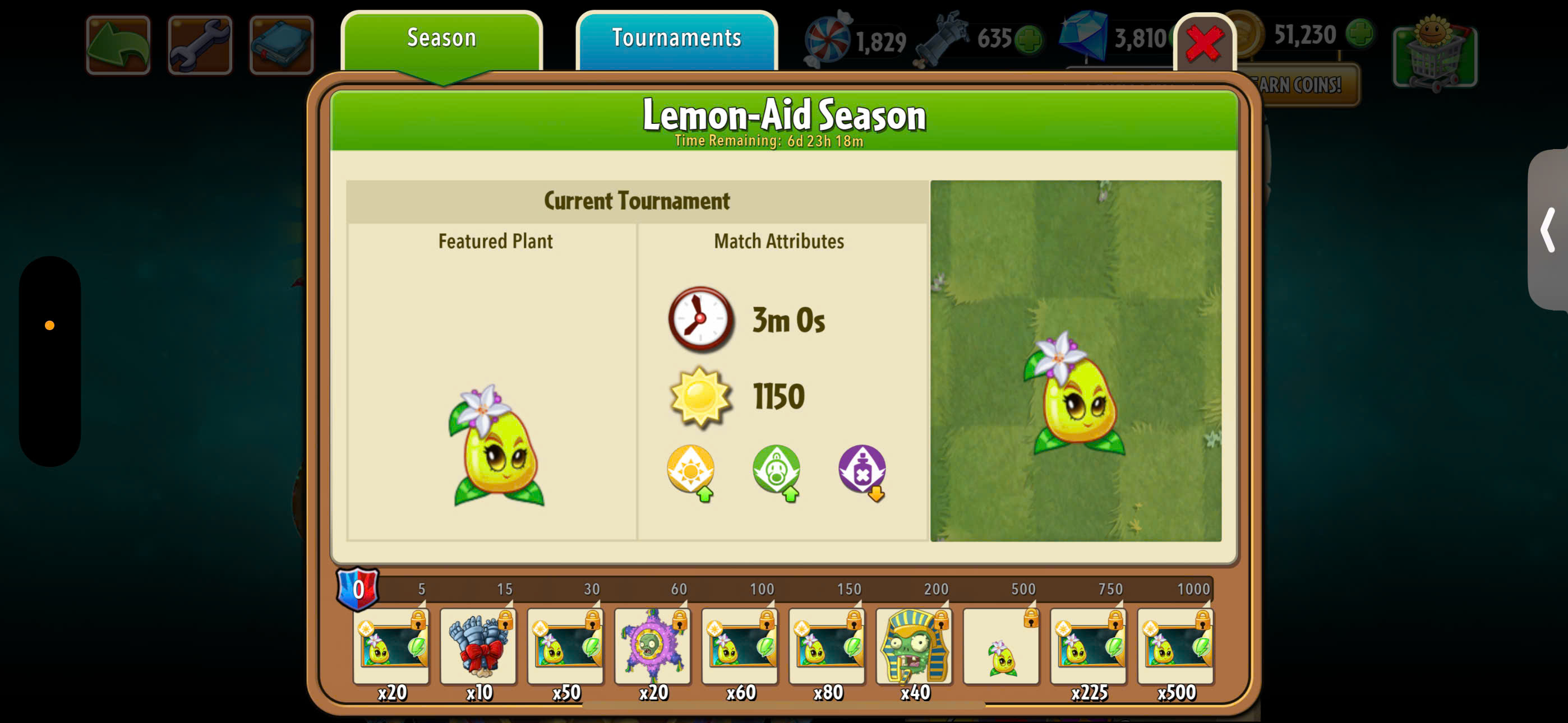Go back with the green arrow button
Screen dimensions: 1568x723
pyautogui.click(x=118, y=45)
